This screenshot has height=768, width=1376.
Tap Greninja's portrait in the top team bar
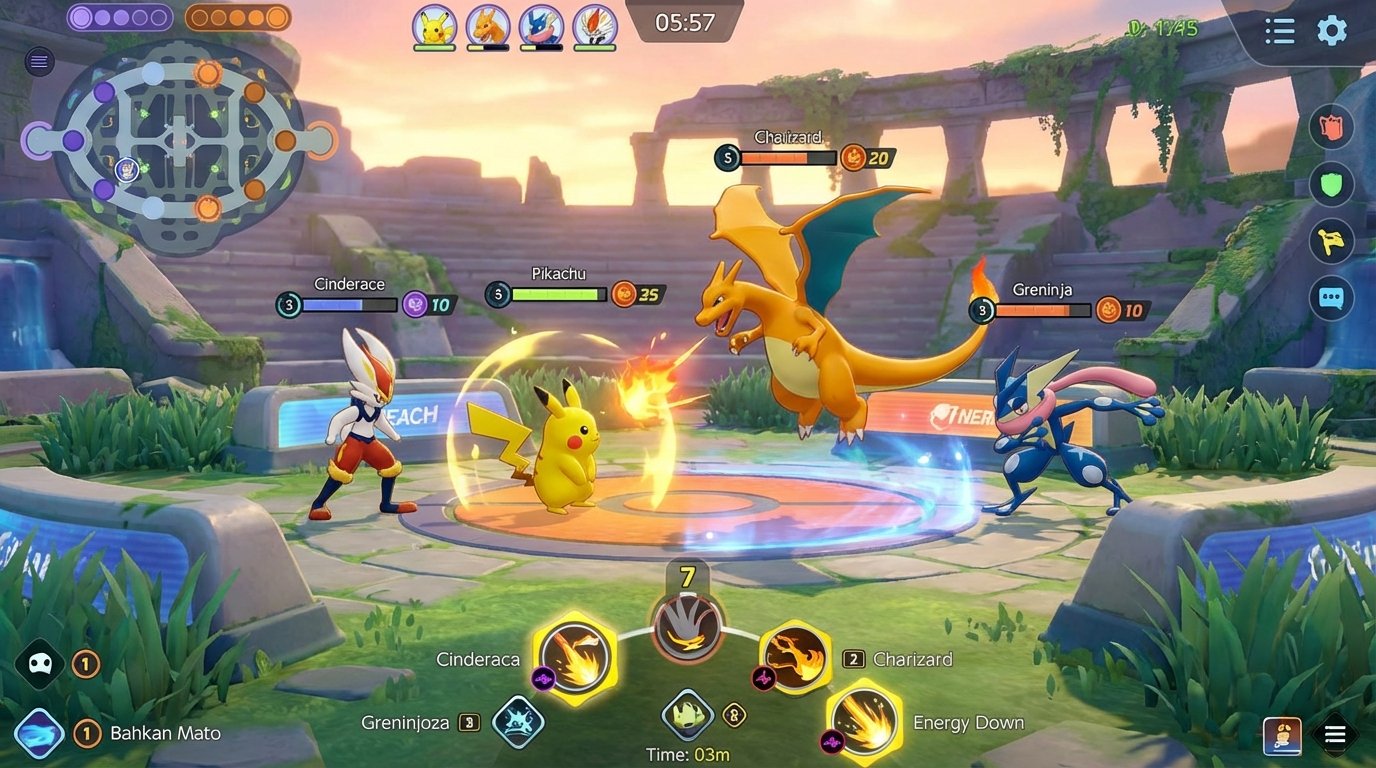[x=540, y=27]
